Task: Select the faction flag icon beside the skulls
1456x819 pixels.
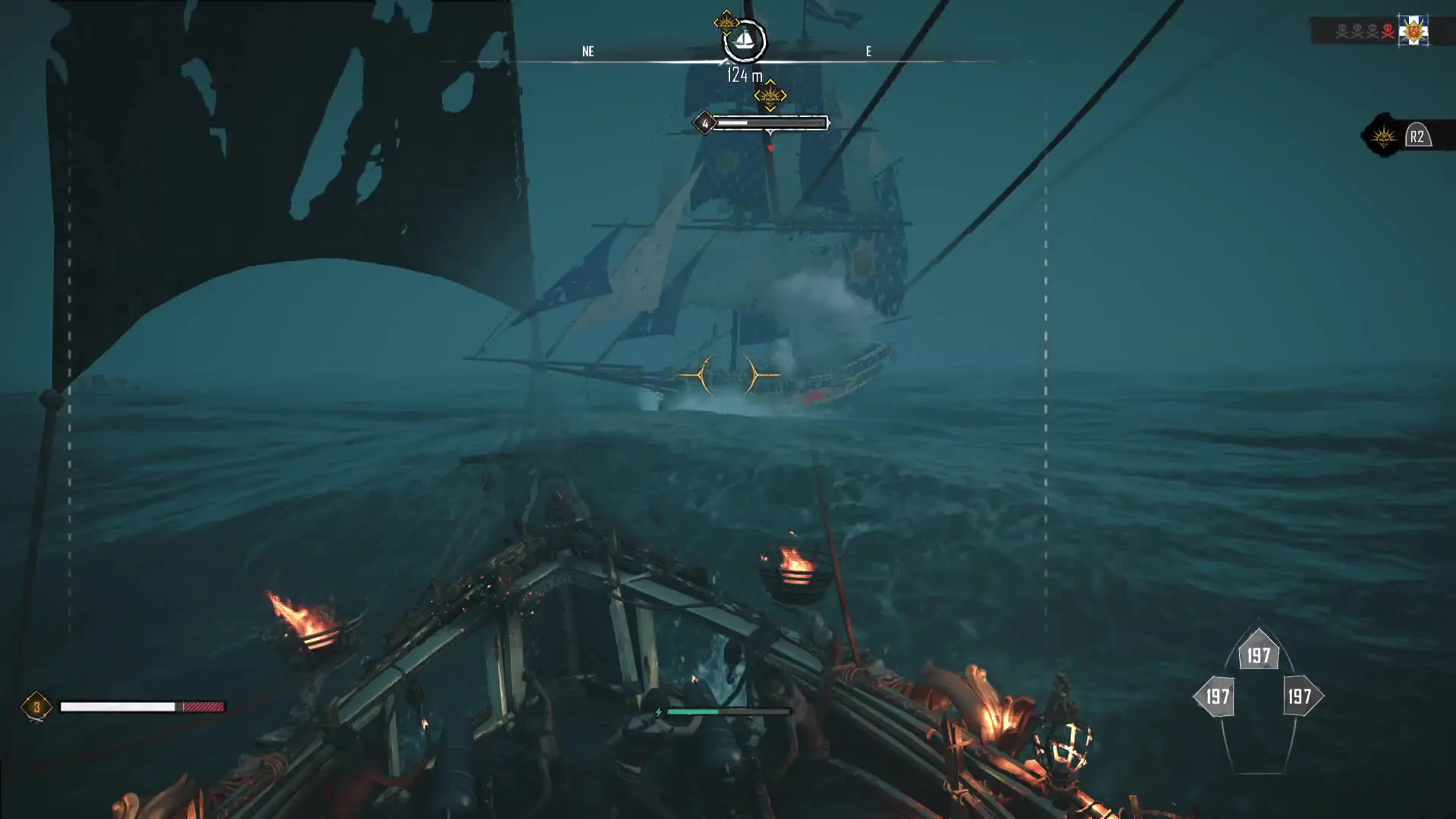Action: point(1414,31)
